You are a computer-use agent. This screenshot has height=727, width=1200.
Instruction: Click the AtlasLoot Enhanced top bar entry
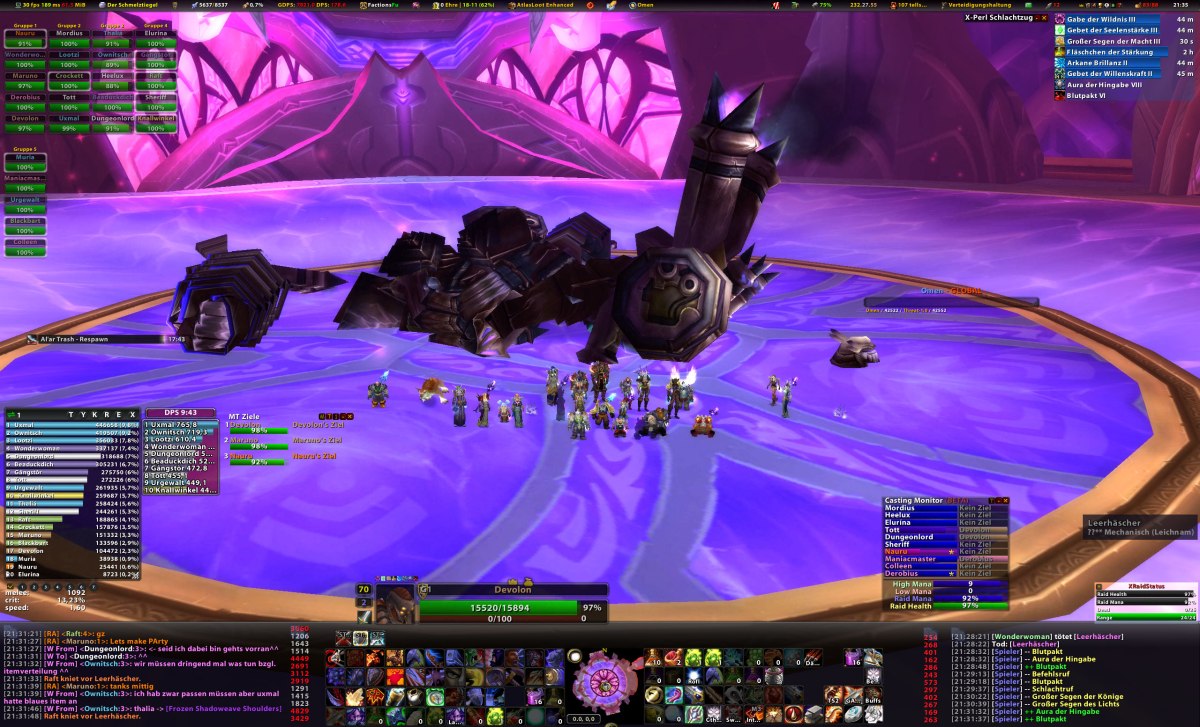pyautogui.click(x=546, y=5)
